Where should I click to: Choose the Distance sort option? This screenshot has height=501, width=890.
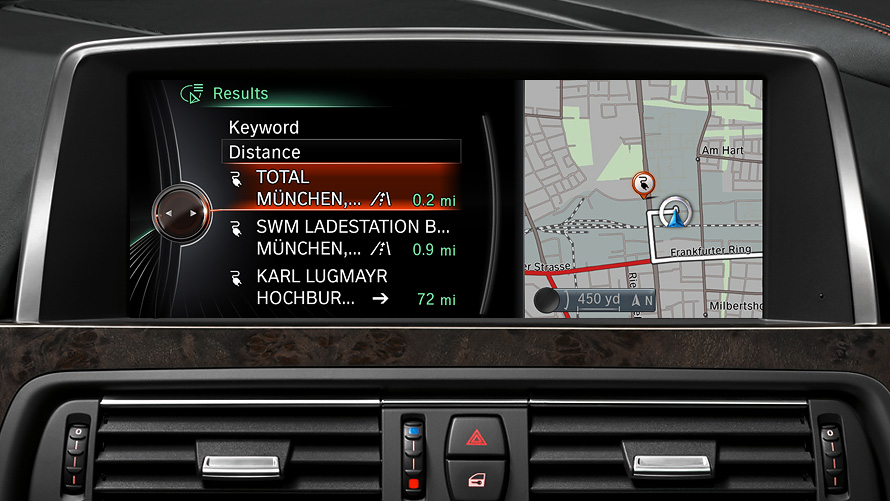click(x=341, y=152)
